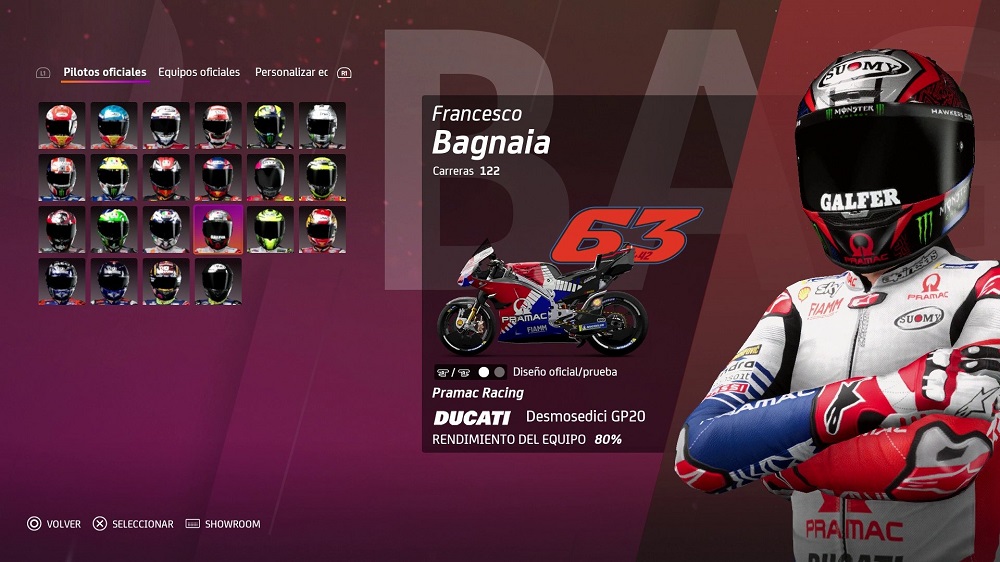Open the Equipos oficiales tab
Image resolution: width=1000 pixels, height=562 pixels.
(199, 72)
